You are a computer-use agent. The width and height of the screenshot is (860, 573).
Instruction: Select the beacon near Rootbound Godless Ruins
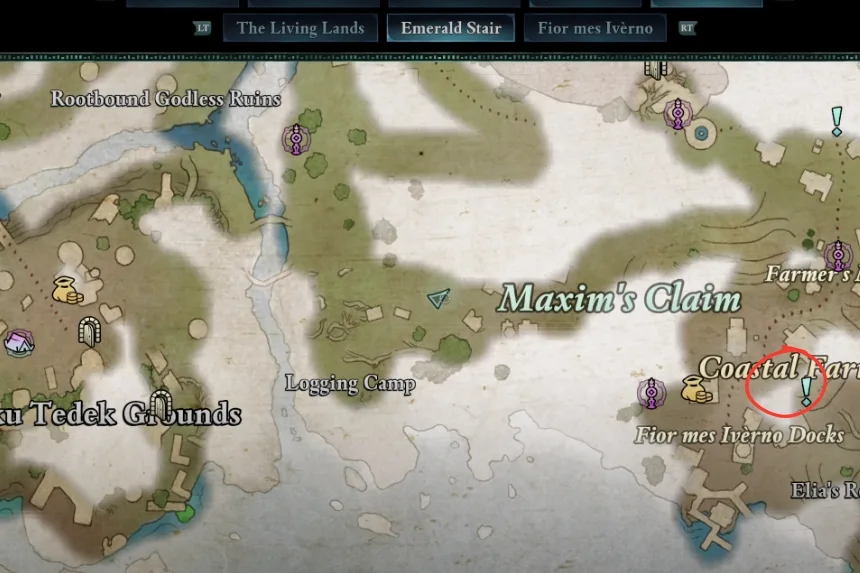point(296,138)
